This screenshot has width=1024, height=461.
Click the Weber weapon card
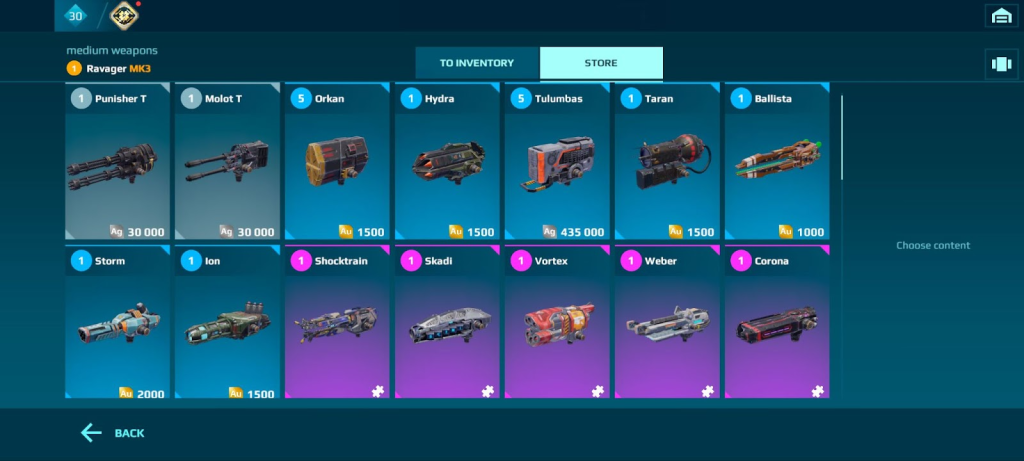click(x=667, y=323)
